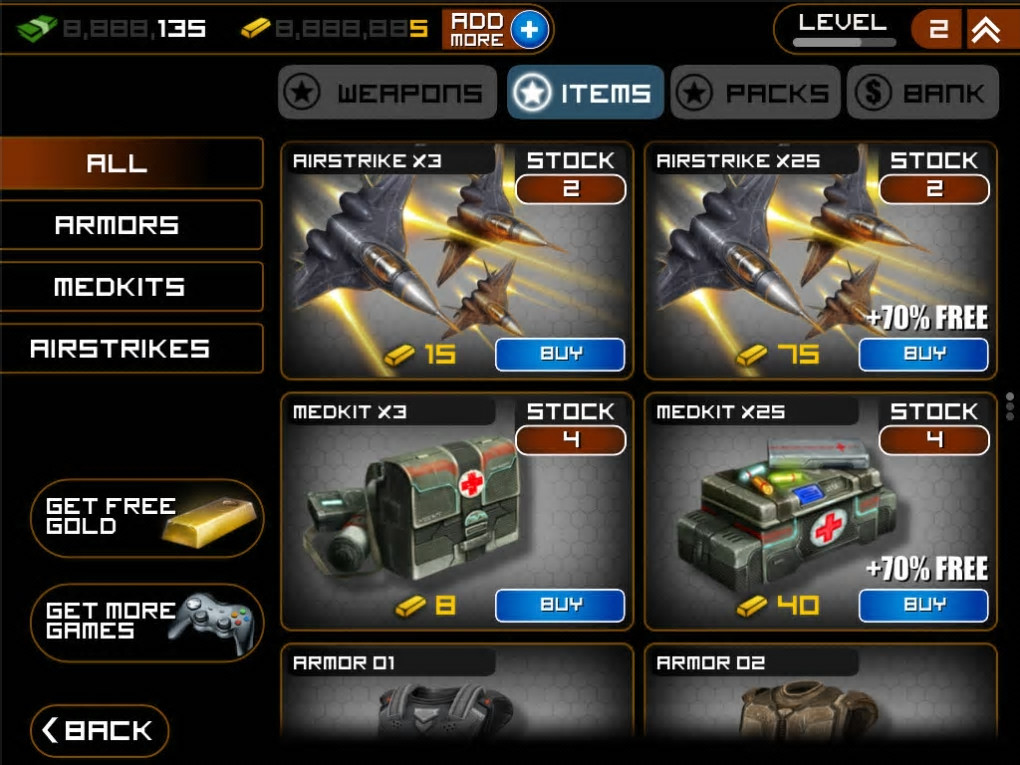Purchase the Medkit x3 for 8 gold
Screen dimensions: 1020x765
pyautogui.click(x=560, y=605)
